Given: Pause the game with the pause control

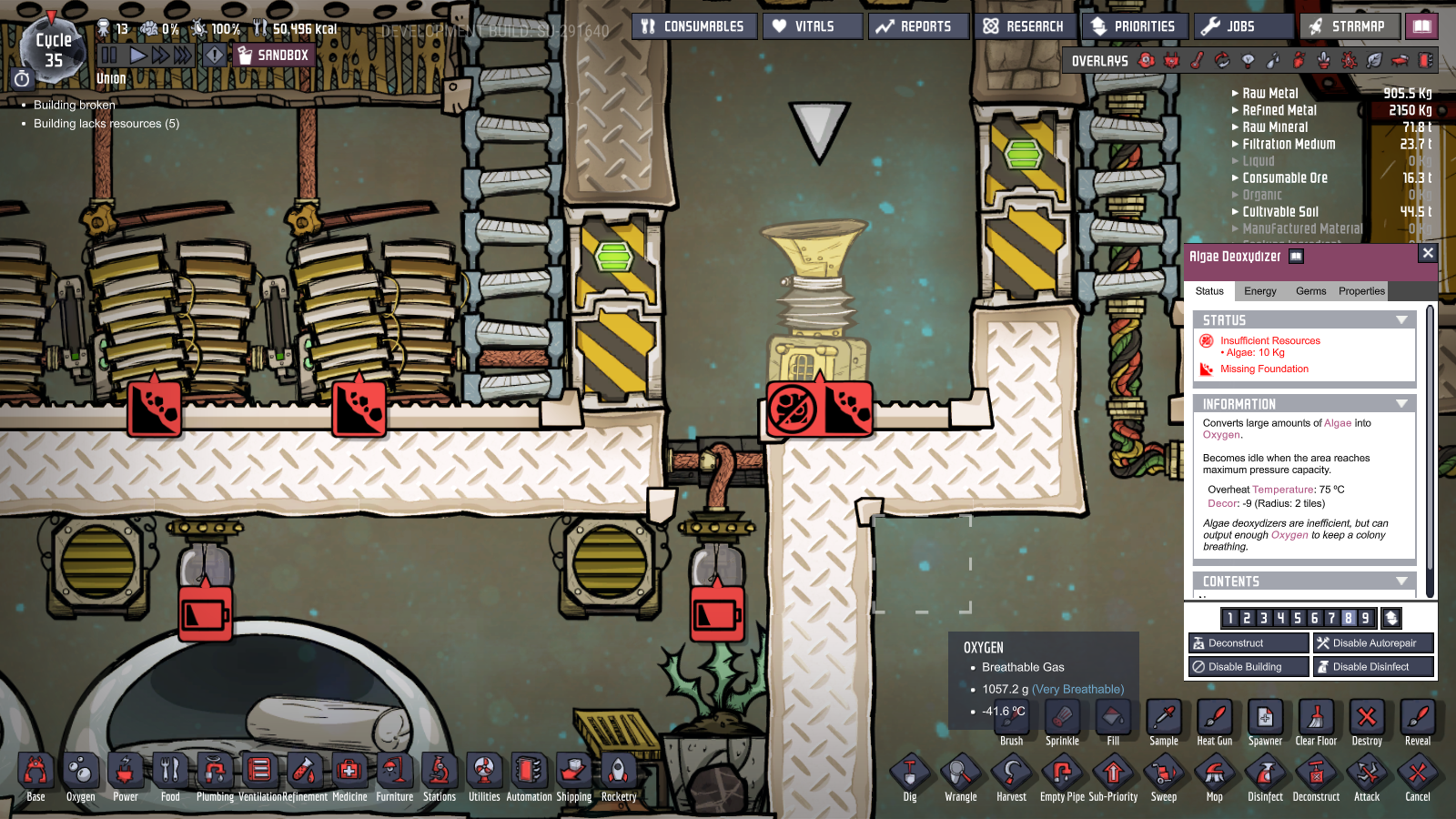Looking at the screenshot, I should (109, 54).
